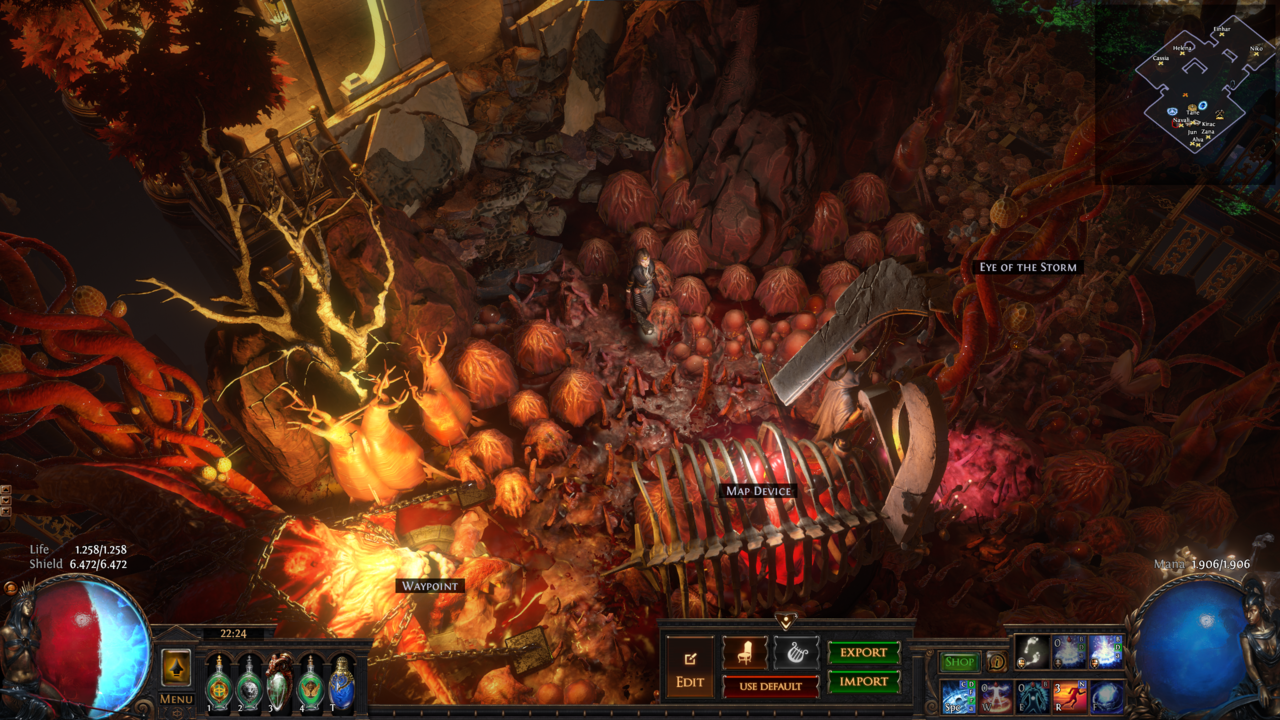
Task: Open the harp music selector
Action: [796, 652]
